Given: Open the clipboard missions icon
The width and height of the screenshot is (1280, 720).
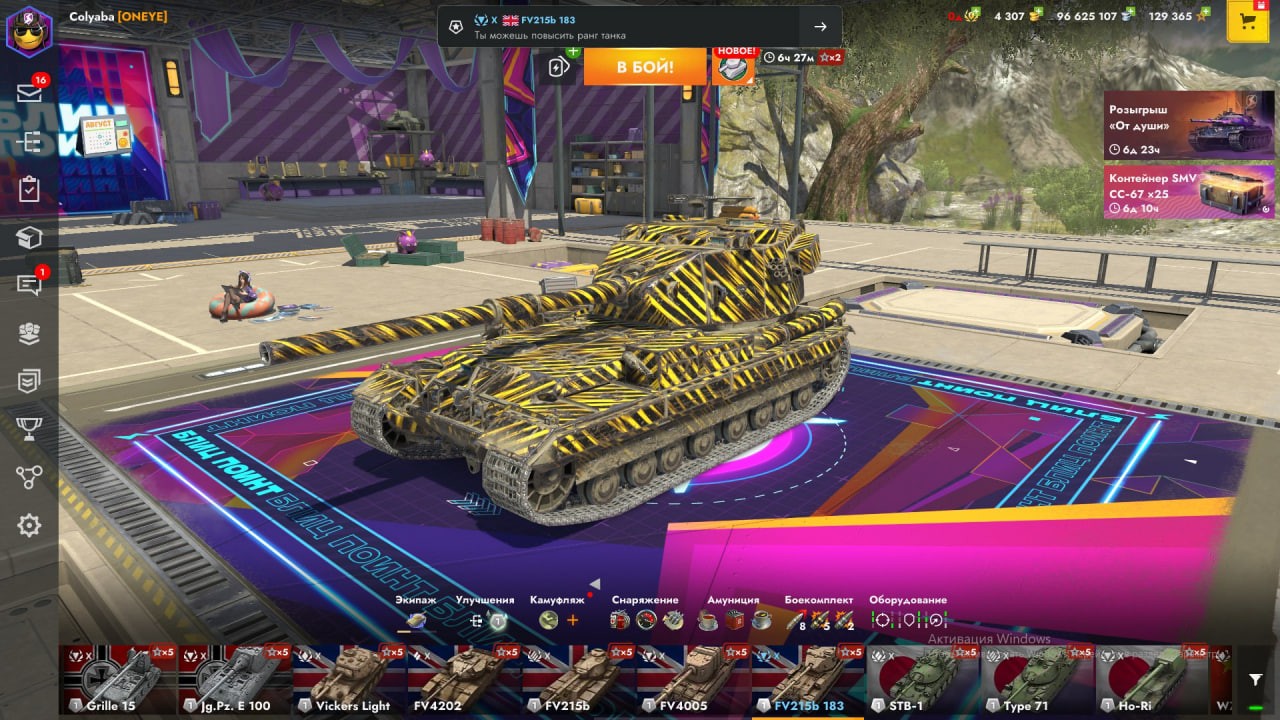Looking at the screenshot, I should (x=29, y=189).
